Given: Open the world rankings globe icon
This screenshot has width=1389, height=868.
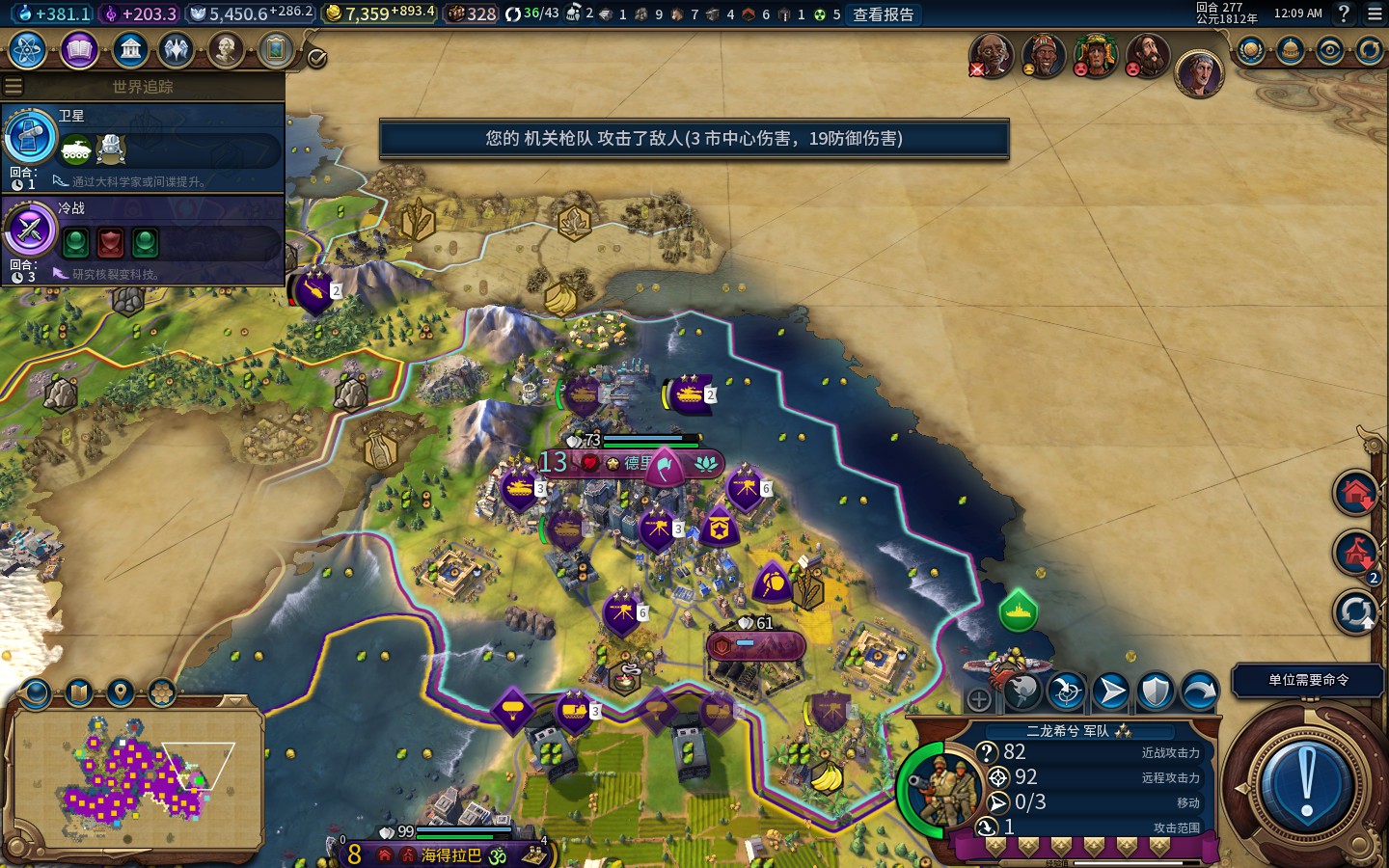Looking at the screenshot, I should tap(1251, 50).
